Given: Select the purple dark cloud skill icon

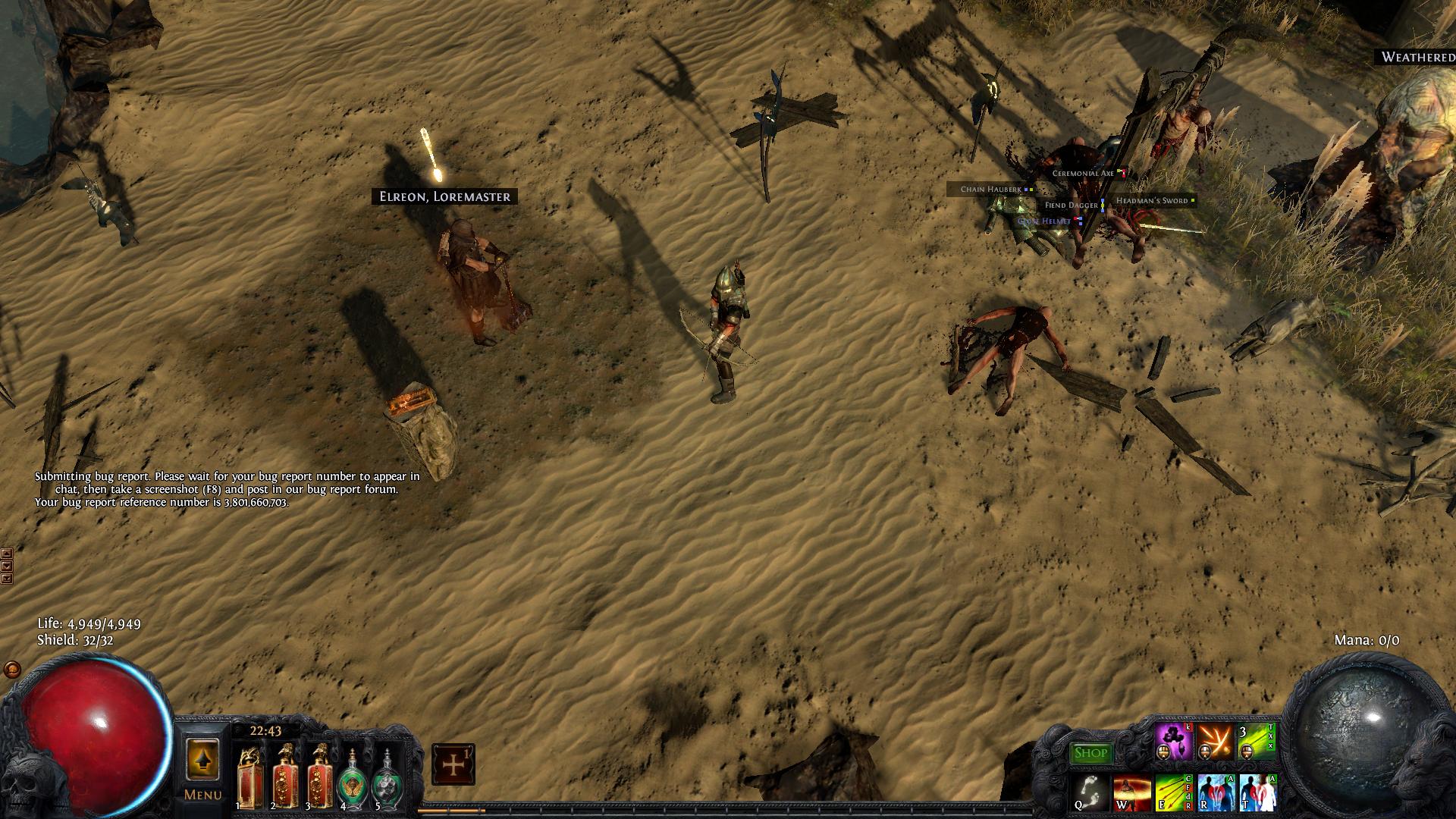Looking at the screenshot, I should pos(1173,742).
